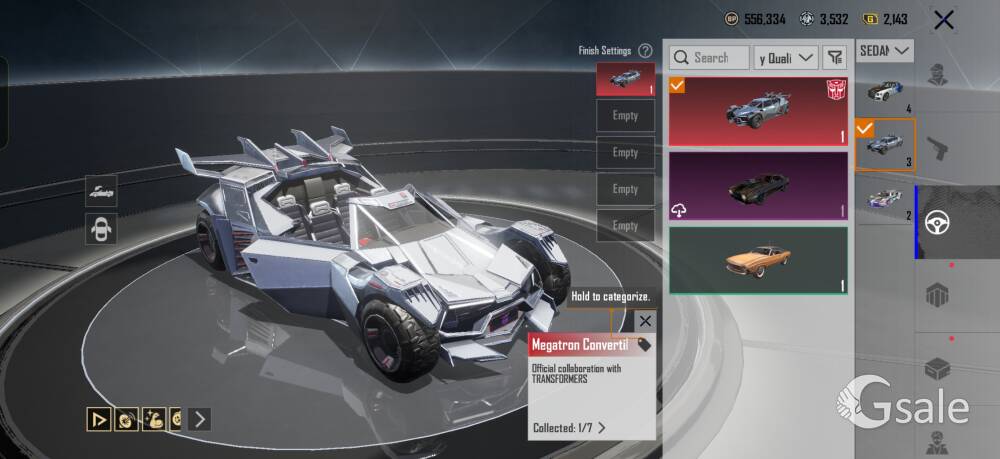Open the skin filter options

[835, 58]
